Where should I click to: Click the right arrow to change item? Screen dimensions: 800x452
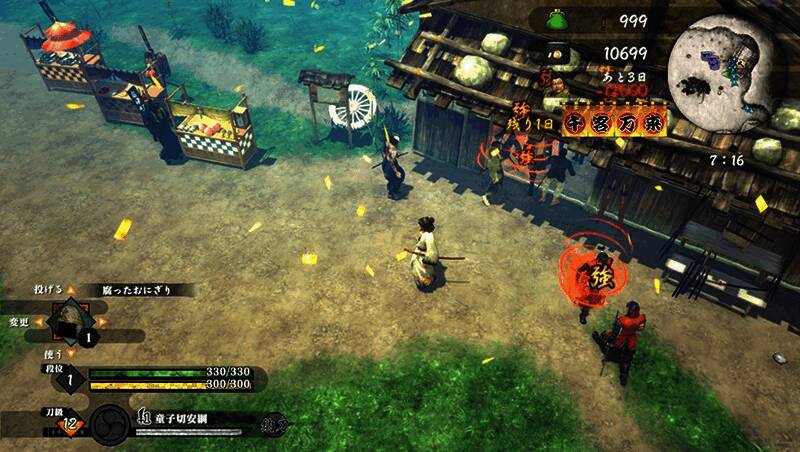[x=104, y=323]
